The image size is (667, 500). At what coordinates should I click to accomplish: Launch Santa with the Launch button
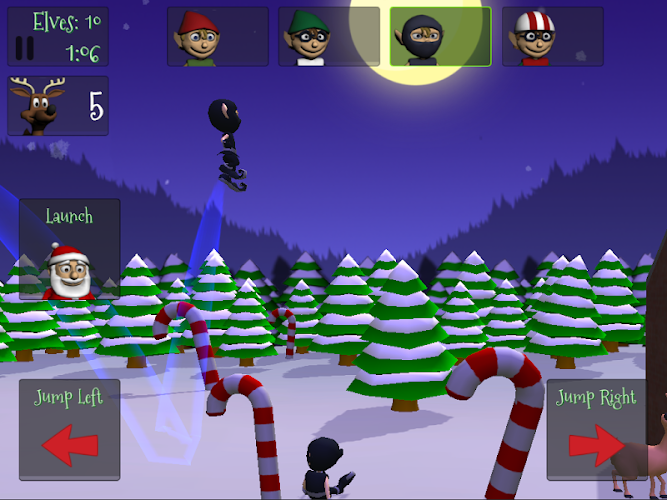tap(69, 249)
